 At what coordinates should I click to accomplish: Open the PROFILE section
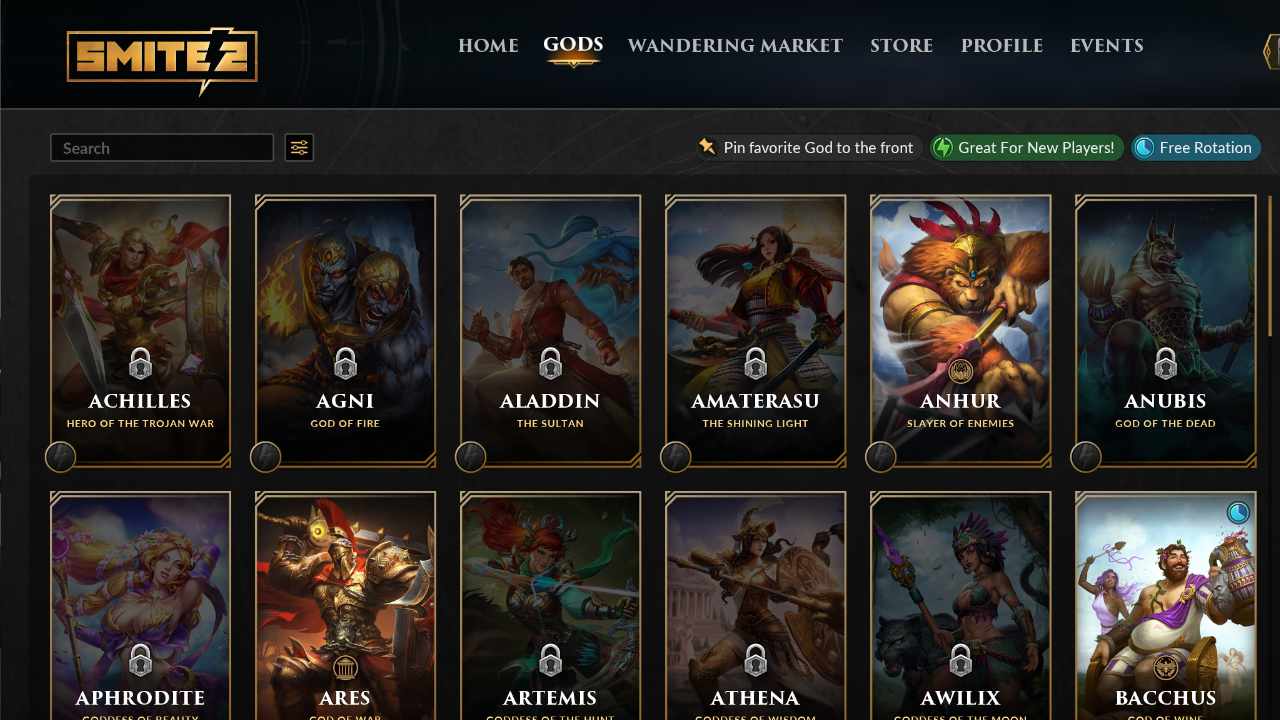[x=1002, y=45]
